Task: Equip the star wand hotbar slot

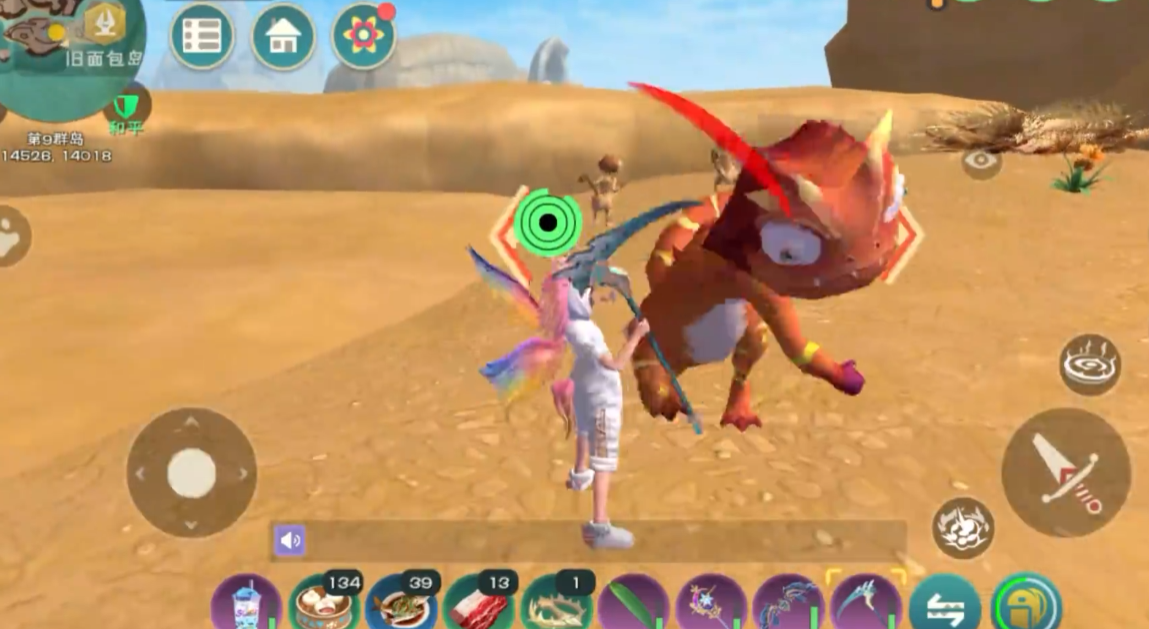Action: 711,604
